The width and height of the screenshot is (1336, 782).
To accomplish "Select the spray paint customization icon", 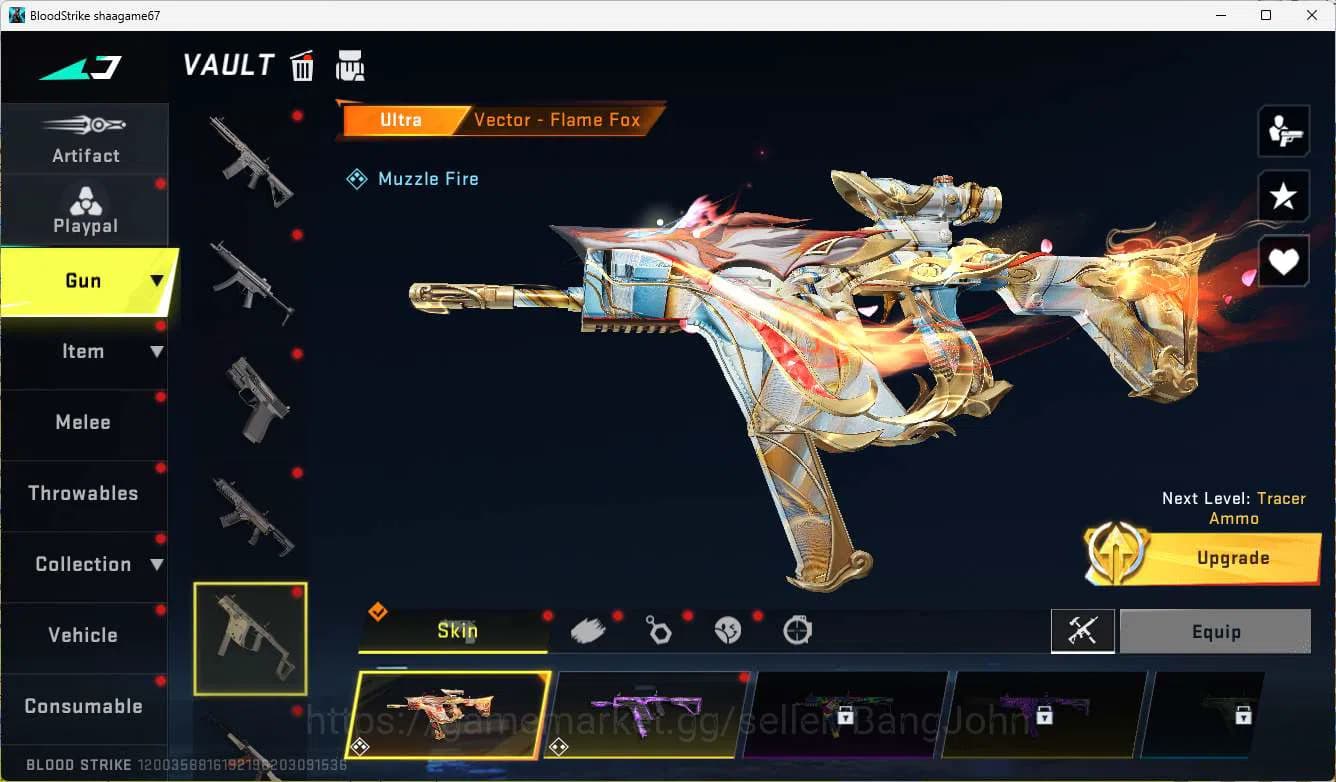I will (588, 630).
